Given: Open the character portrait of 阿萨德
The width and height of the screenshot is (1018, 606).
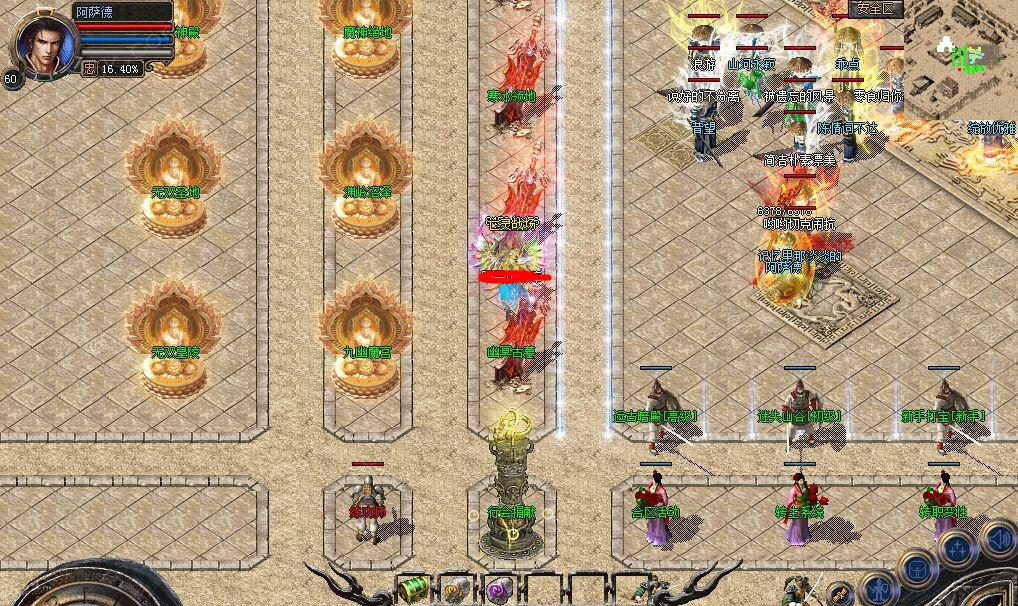Looking at the screenshot, I should tap(45, 42).
